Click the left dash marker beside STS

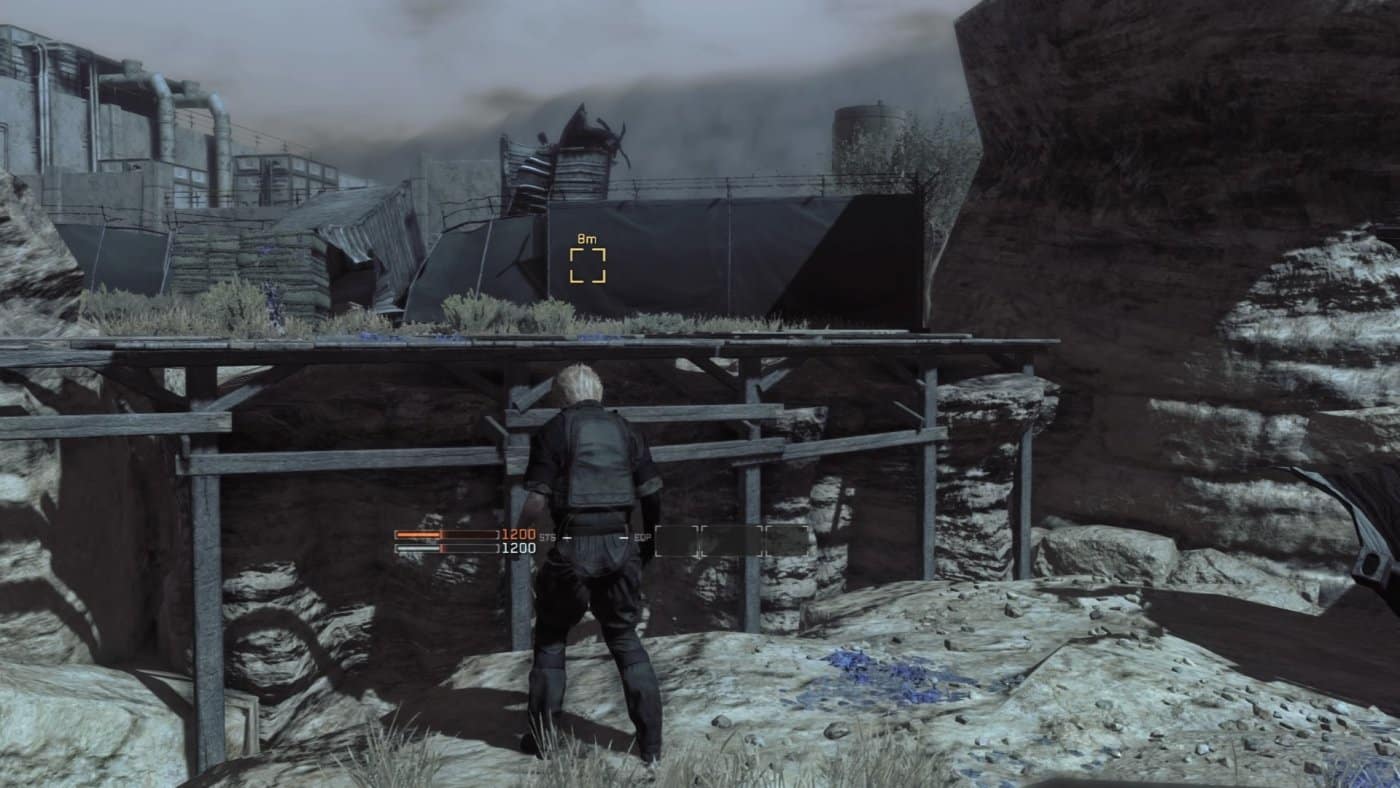pos(566,537)
